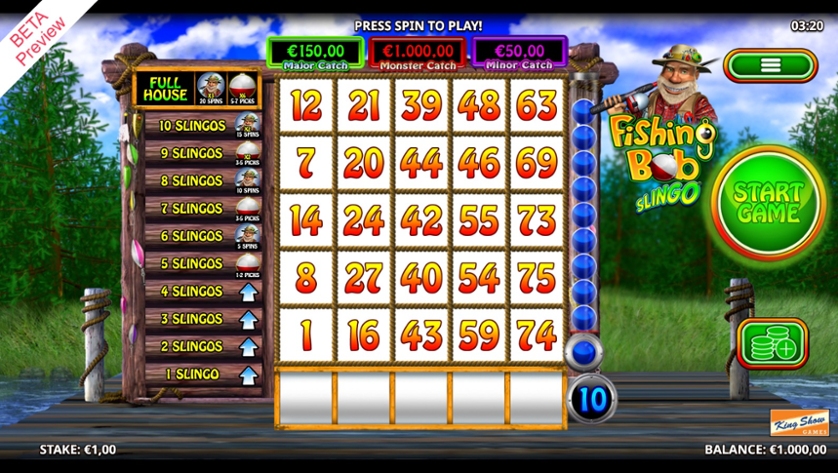The height and width of the screenshot is (473, 838).
Task: Mark number 42 in the center
Action: click(421, 218)
